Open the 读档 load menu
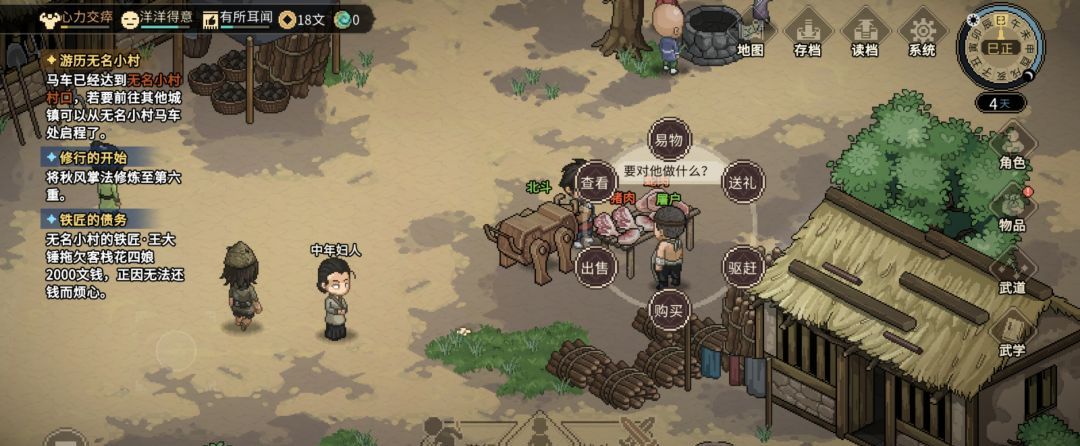1080x446 pixels. coord(865,34)
